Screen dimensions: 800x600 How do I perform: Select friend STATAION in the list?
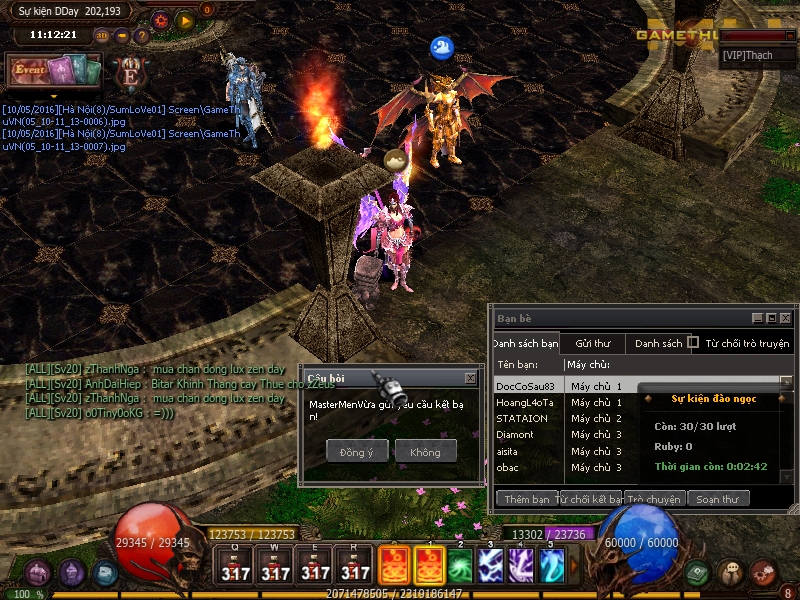[522, 418]
